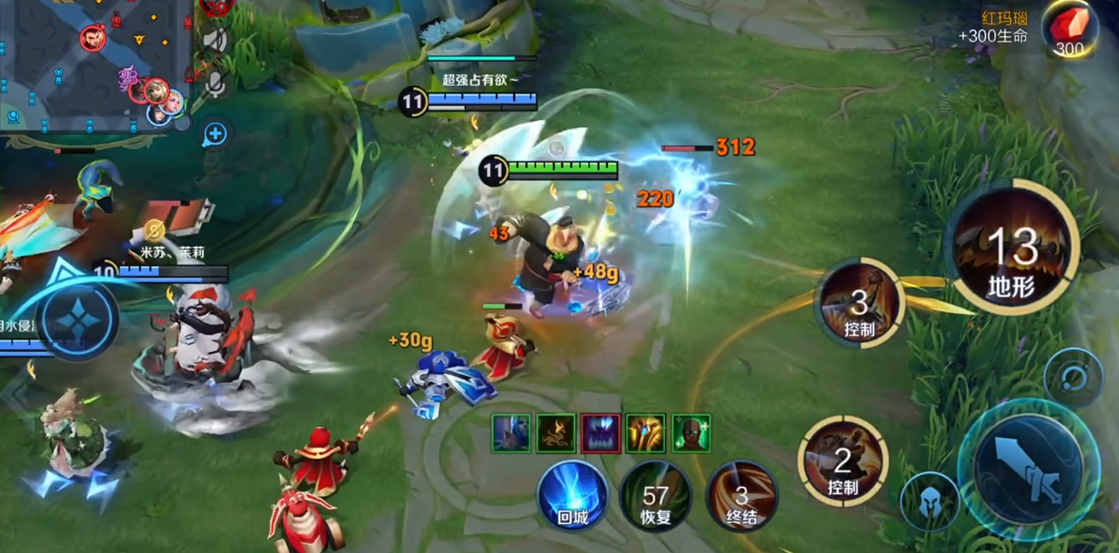Use the 恢复 heal skill
Viewport: 1119px width, 553px height.
656,494
